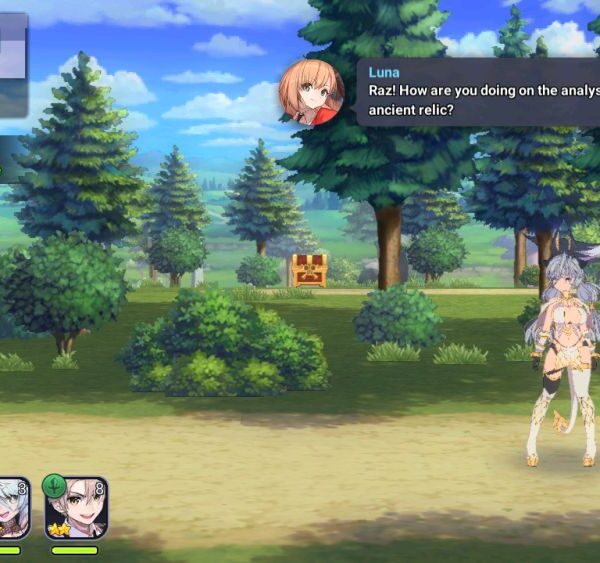Select the level 3 silver-haired hero portrait
The width and height of the screenshot is (600, 563).
click(x=12, y=508)
